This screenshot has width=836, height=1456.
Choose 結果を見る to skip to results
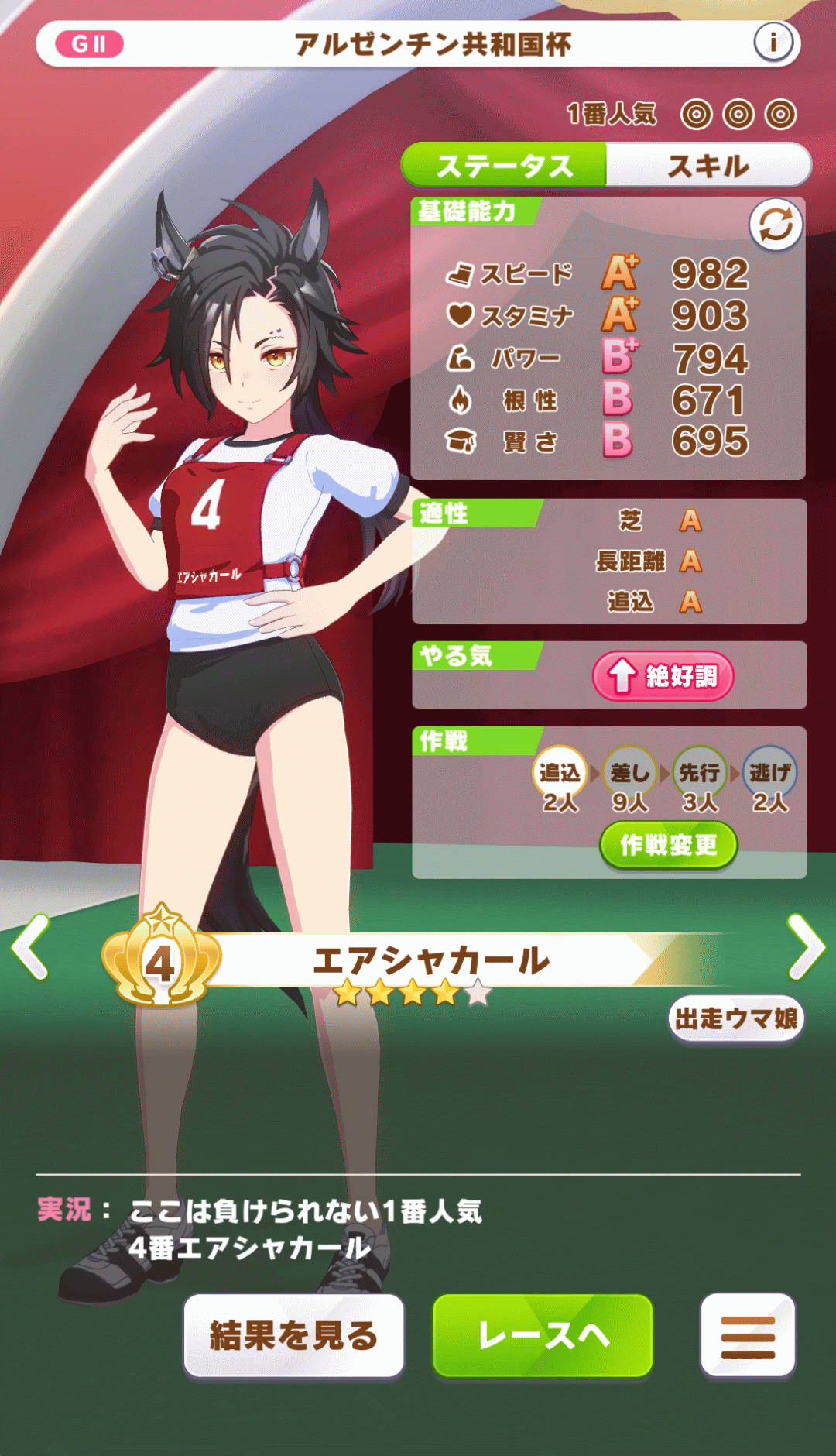[x=293, y=1336]
